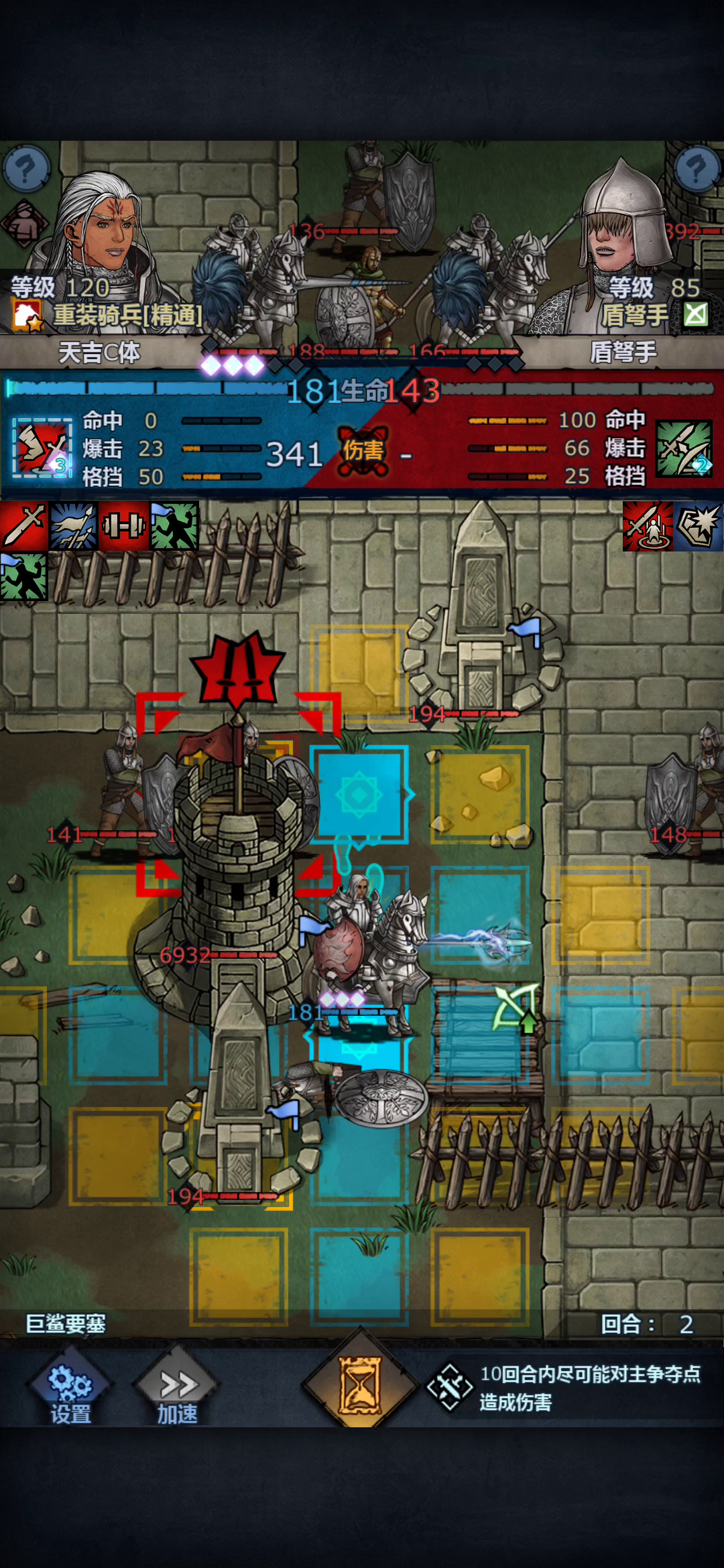
Task: End the turn with the hourglass button
Action: tap(360, 1384)
